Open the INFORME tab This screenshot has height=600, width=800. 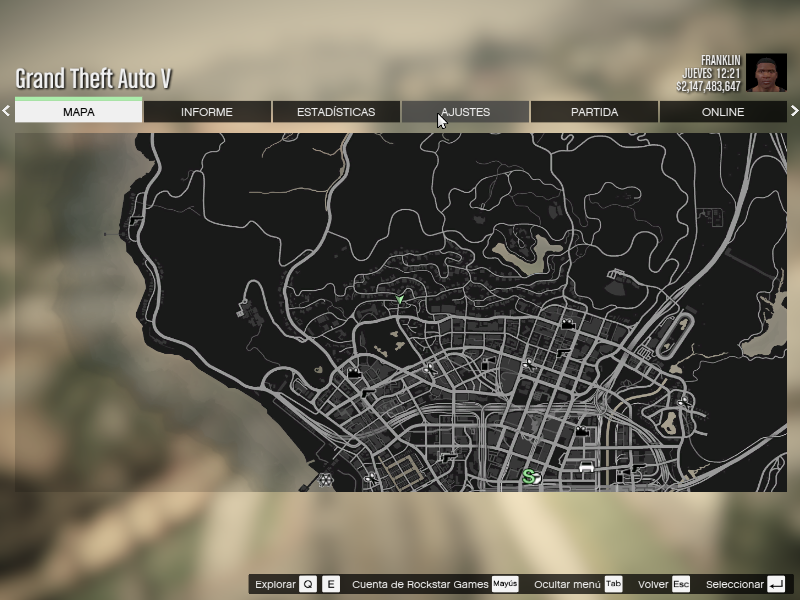pos(207,112)
